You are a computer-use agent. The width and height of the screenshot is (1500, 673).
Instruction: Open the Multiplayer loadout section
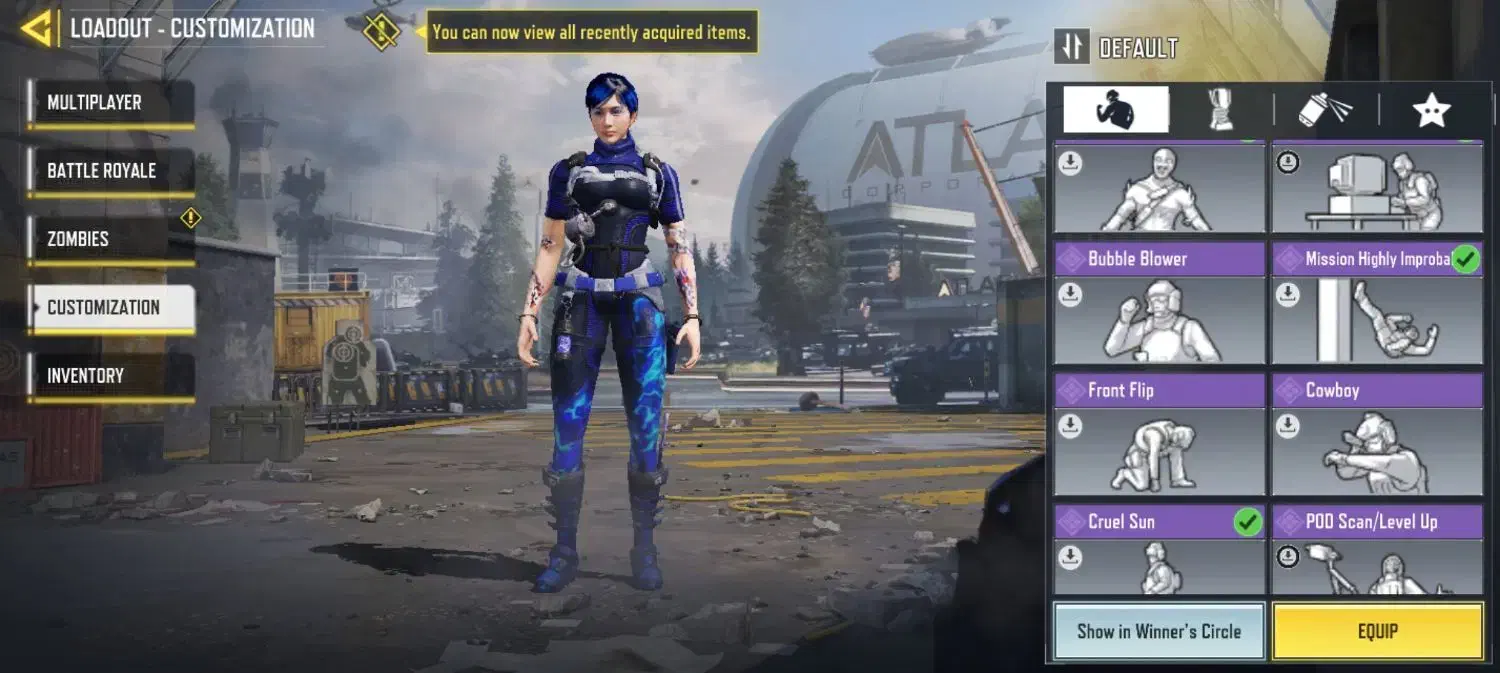pos(111,103)
